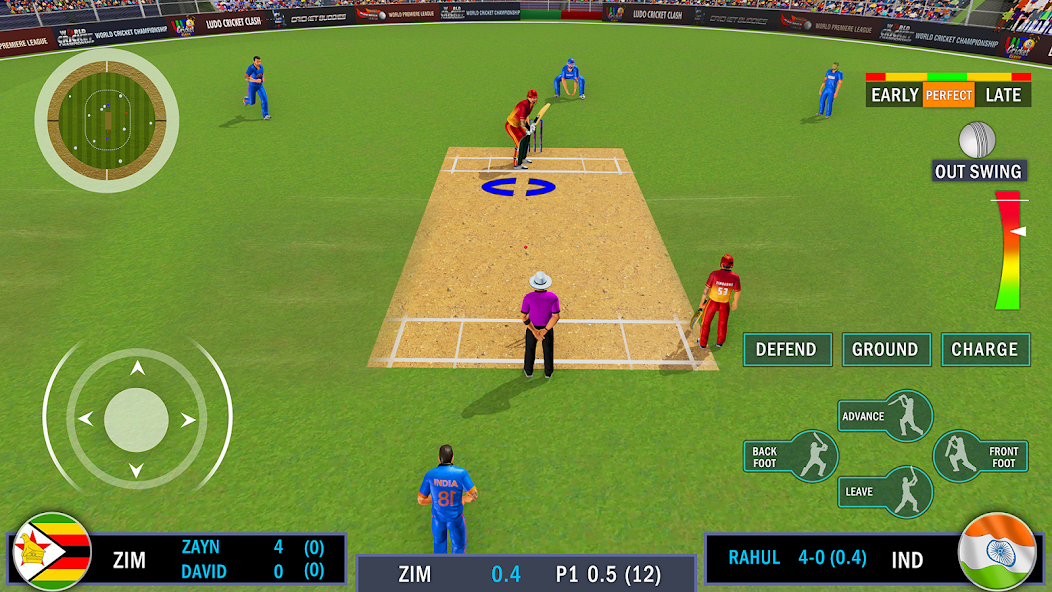1052x592 pixels.
Task: Choose the FRONT FOOT stroke
Action: point(981,457)
